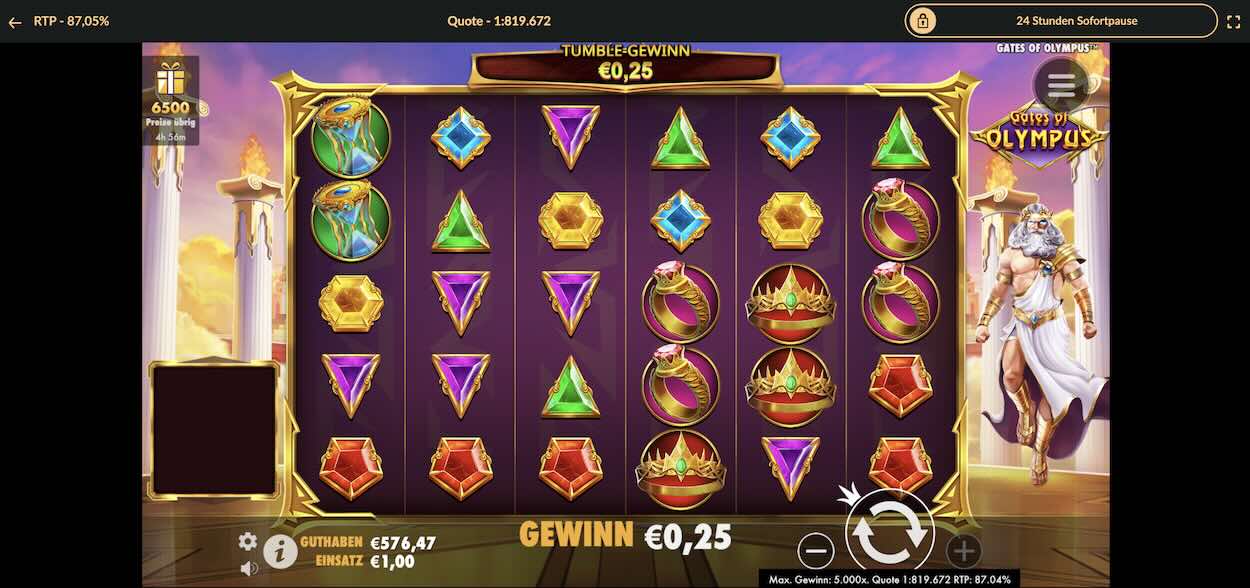Open the gift box prizes panel
The image size is (1250, 588).
pyautogui.click(x=170, y=80)
